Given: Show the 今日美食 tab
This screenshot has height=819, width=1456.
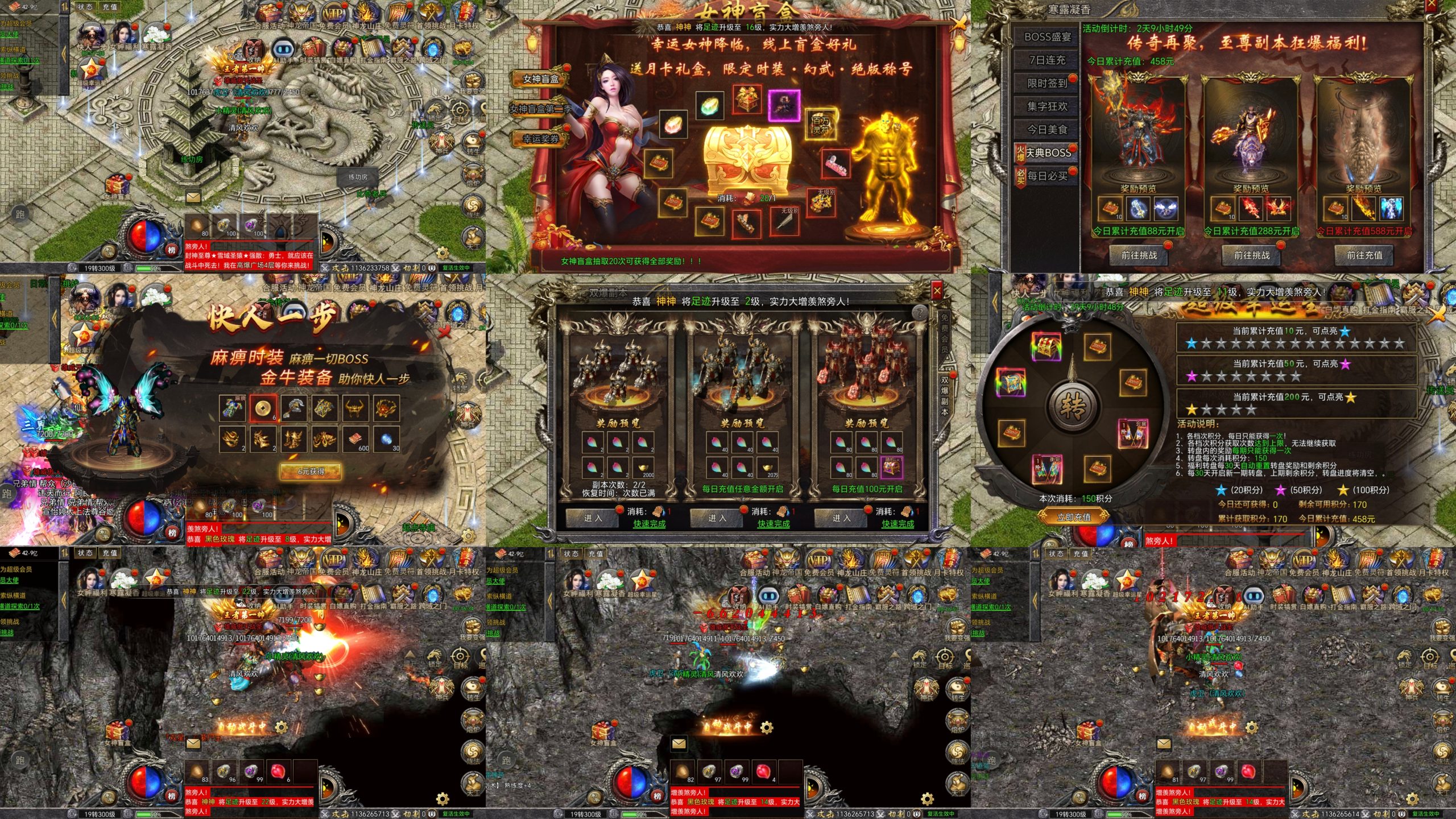Looking at the screenshot, I should [x=1047, y=130].
